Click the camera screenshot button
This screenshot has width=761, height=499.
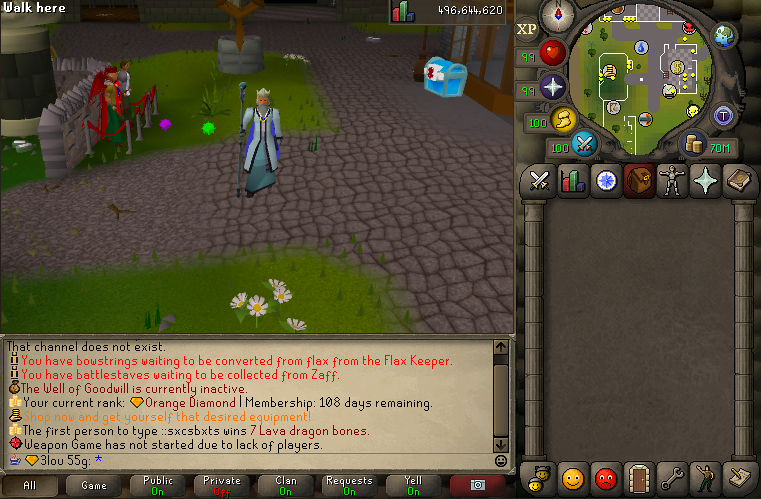(477, 485)
